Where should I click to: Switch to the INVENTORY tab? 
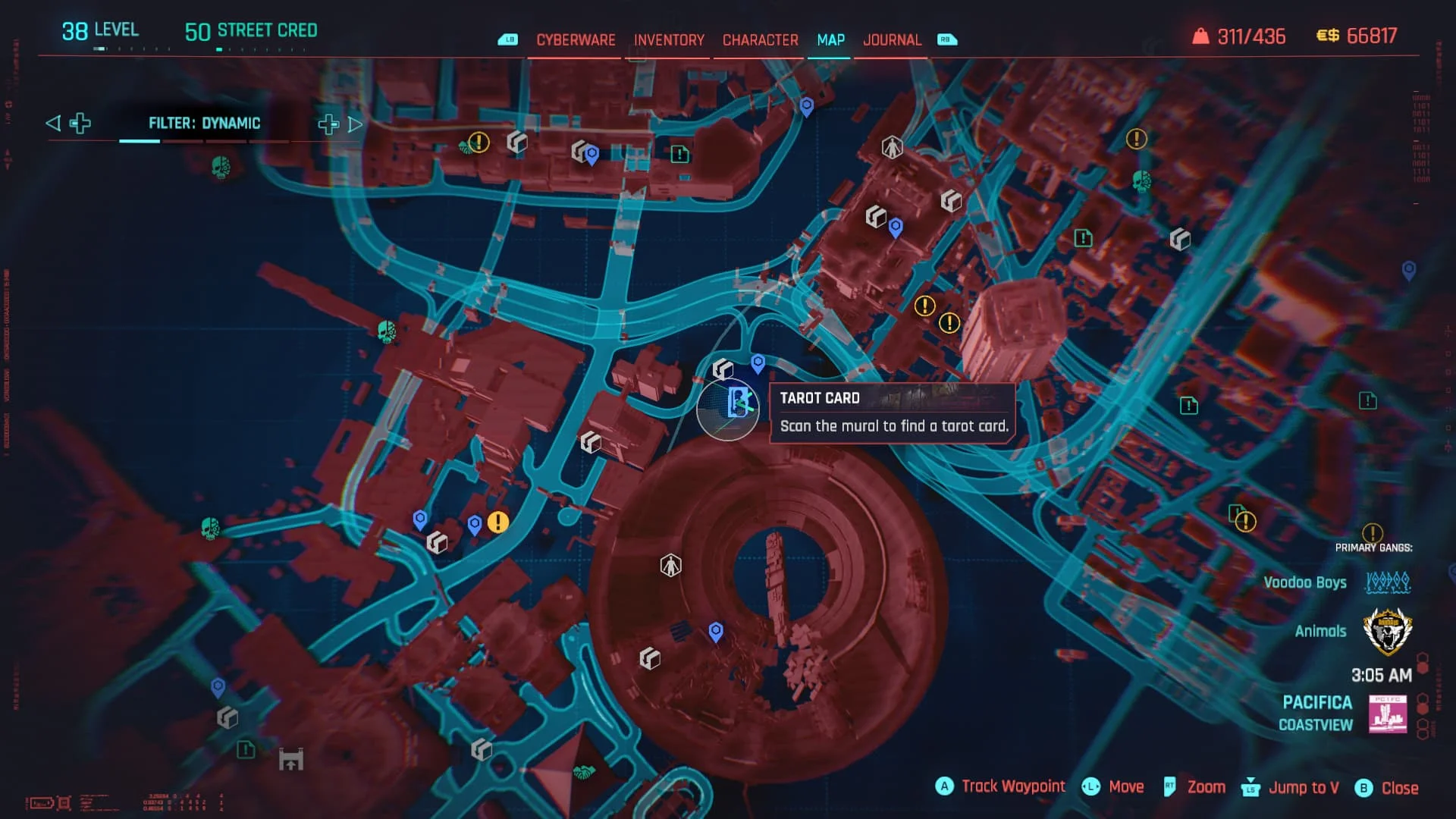(667, 39)
